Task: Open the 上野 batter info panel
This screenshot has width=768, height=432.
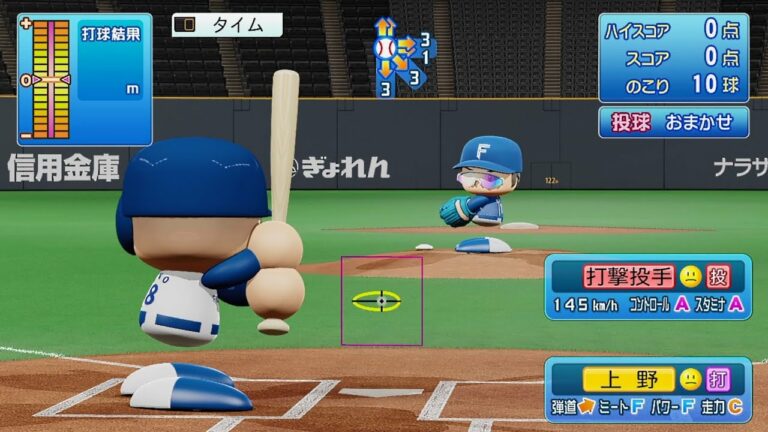Action: coord(648,389)
